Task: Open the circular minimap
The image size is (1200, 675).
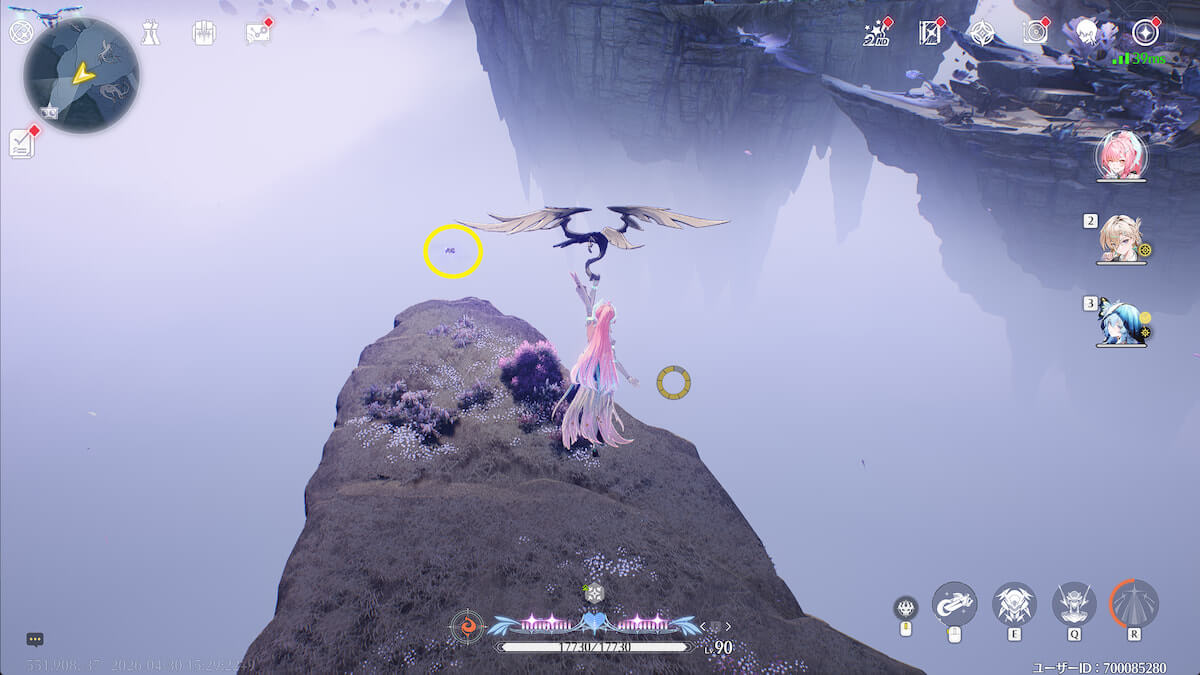Action: tap(81, 75)
